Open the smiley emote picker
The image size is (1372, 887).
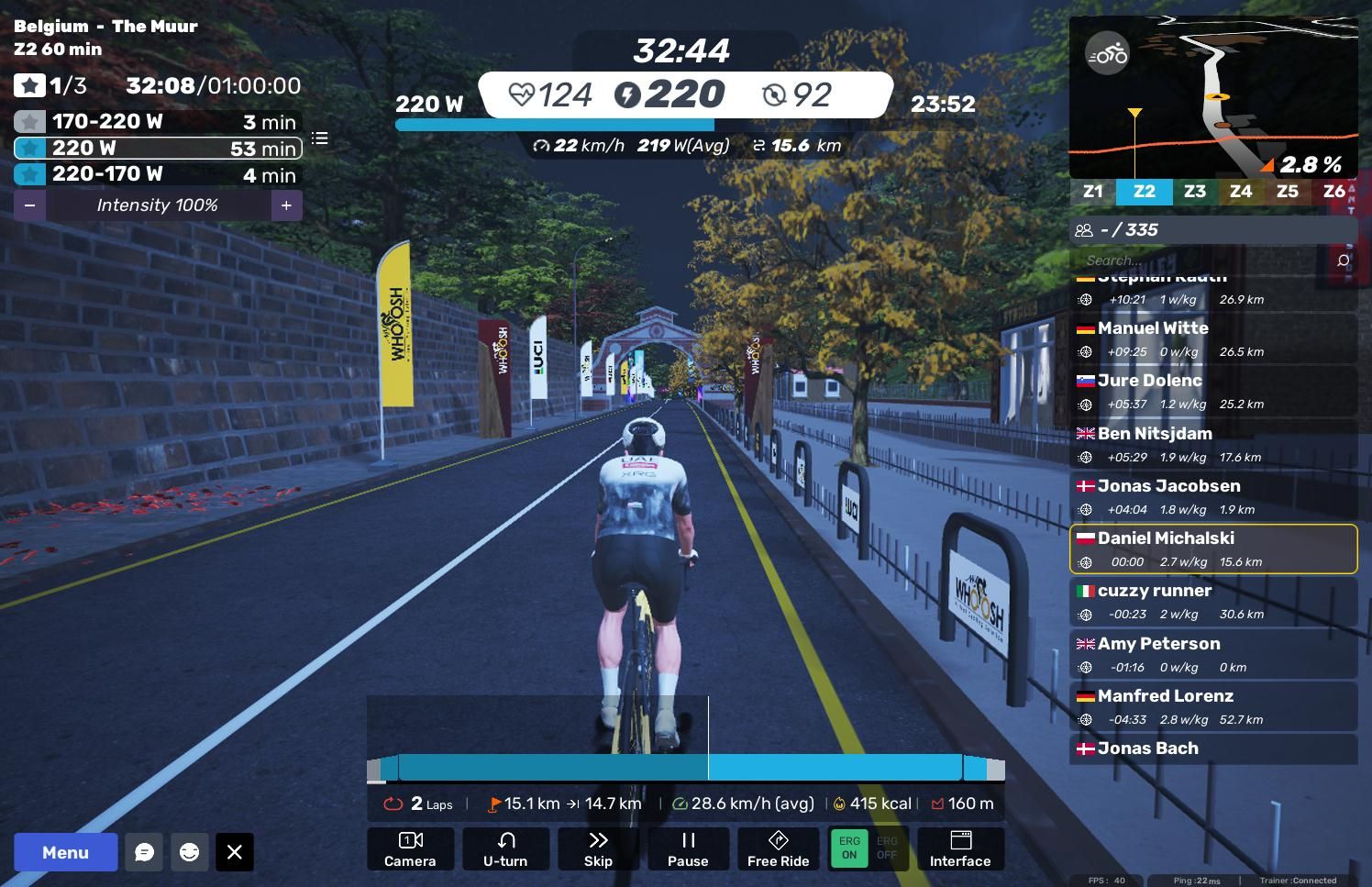[x=190, y=852]
